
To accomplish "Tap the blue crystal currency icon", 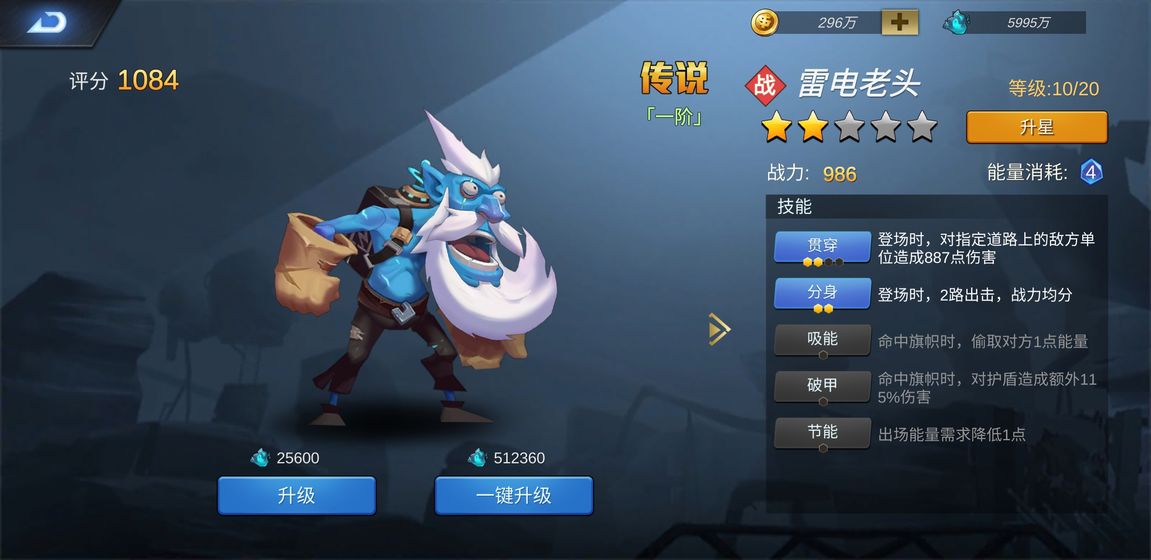I will click(x=956, y=22).
